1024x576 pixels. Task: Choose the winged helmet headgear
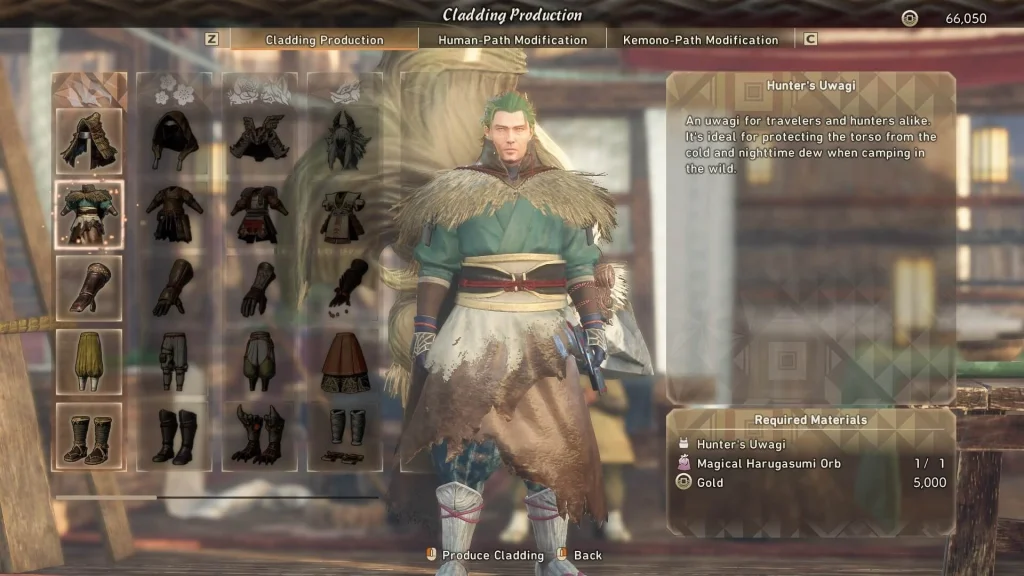click(259, 141)
